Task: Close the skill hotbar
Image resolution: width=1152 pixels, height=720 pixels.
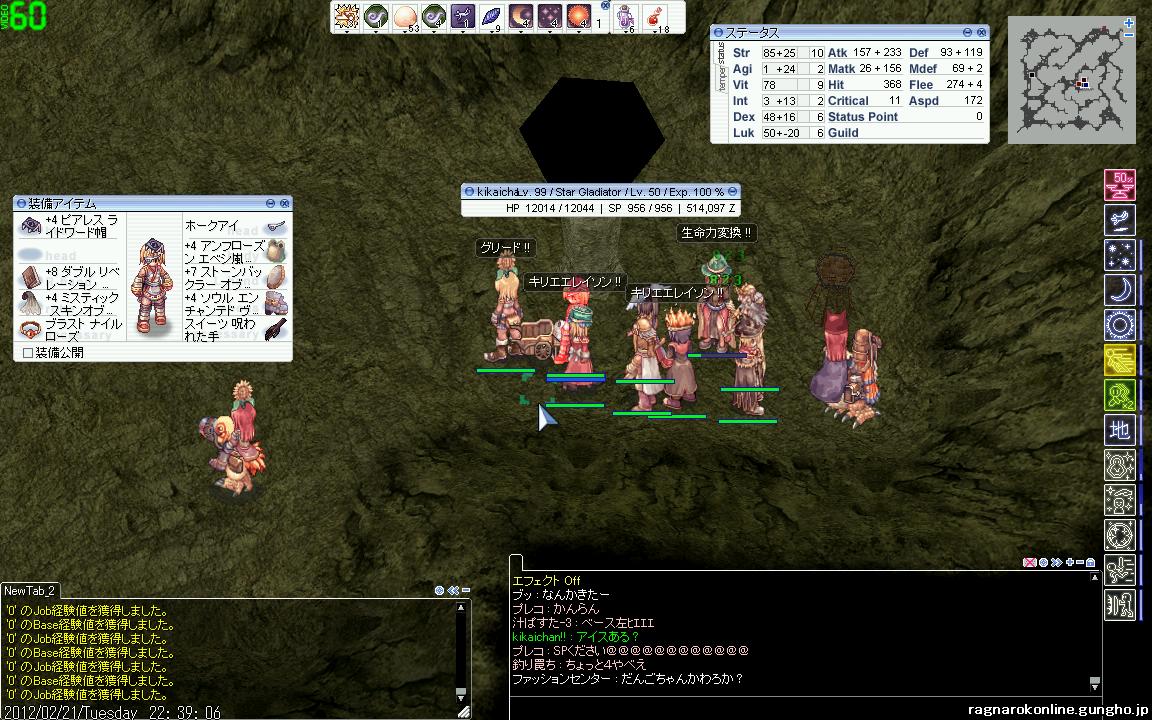Action: 604,6
